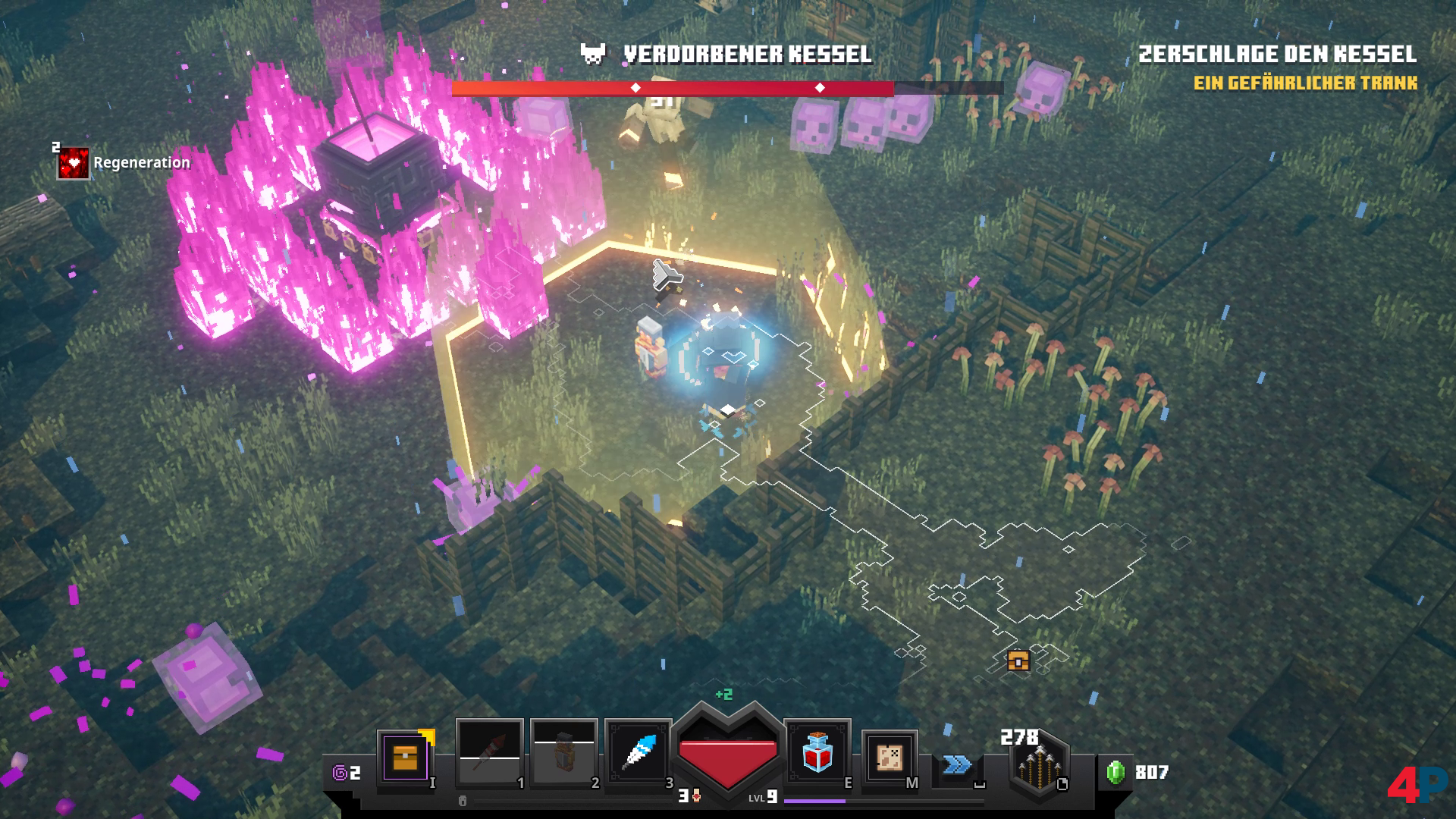Activate the fireworks arrow artifact slot
Screen dimensions: 1456x819
tap(489, 753)
